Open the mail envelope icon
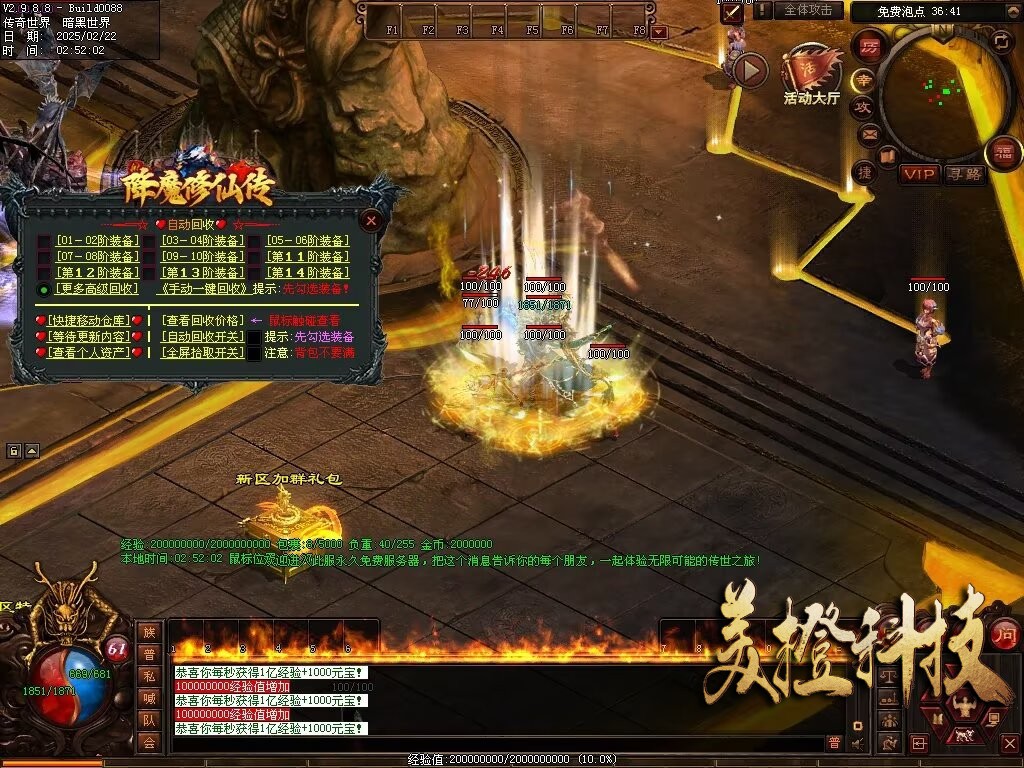 click(x=868, y=133)
